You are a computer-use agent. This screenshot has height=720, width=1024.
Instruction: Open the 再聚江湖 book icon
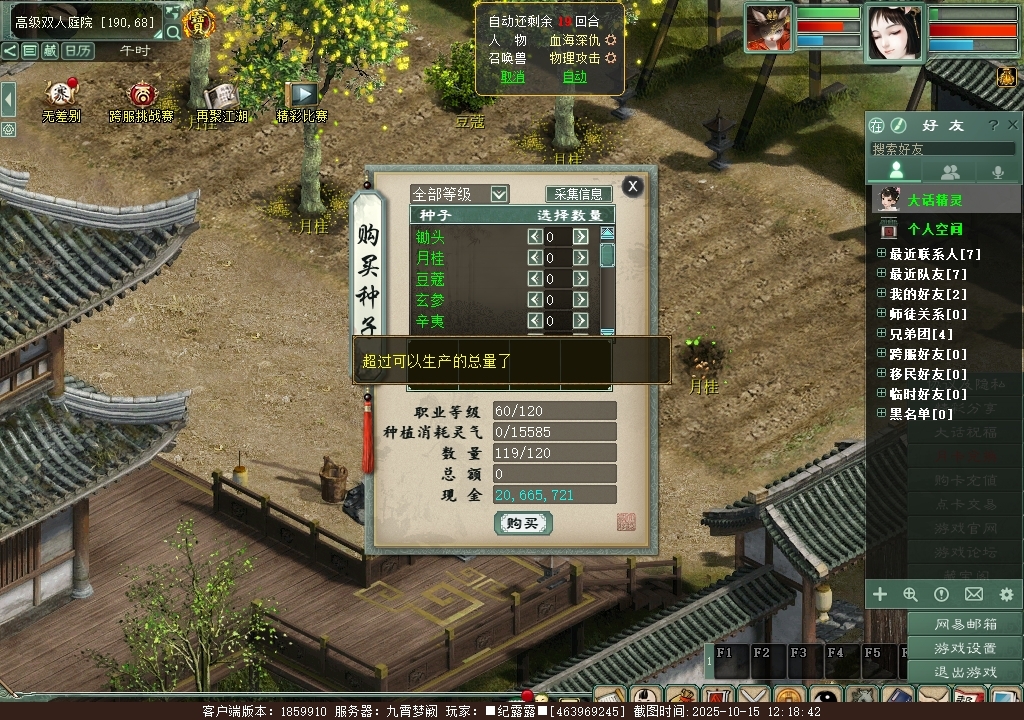221,96
